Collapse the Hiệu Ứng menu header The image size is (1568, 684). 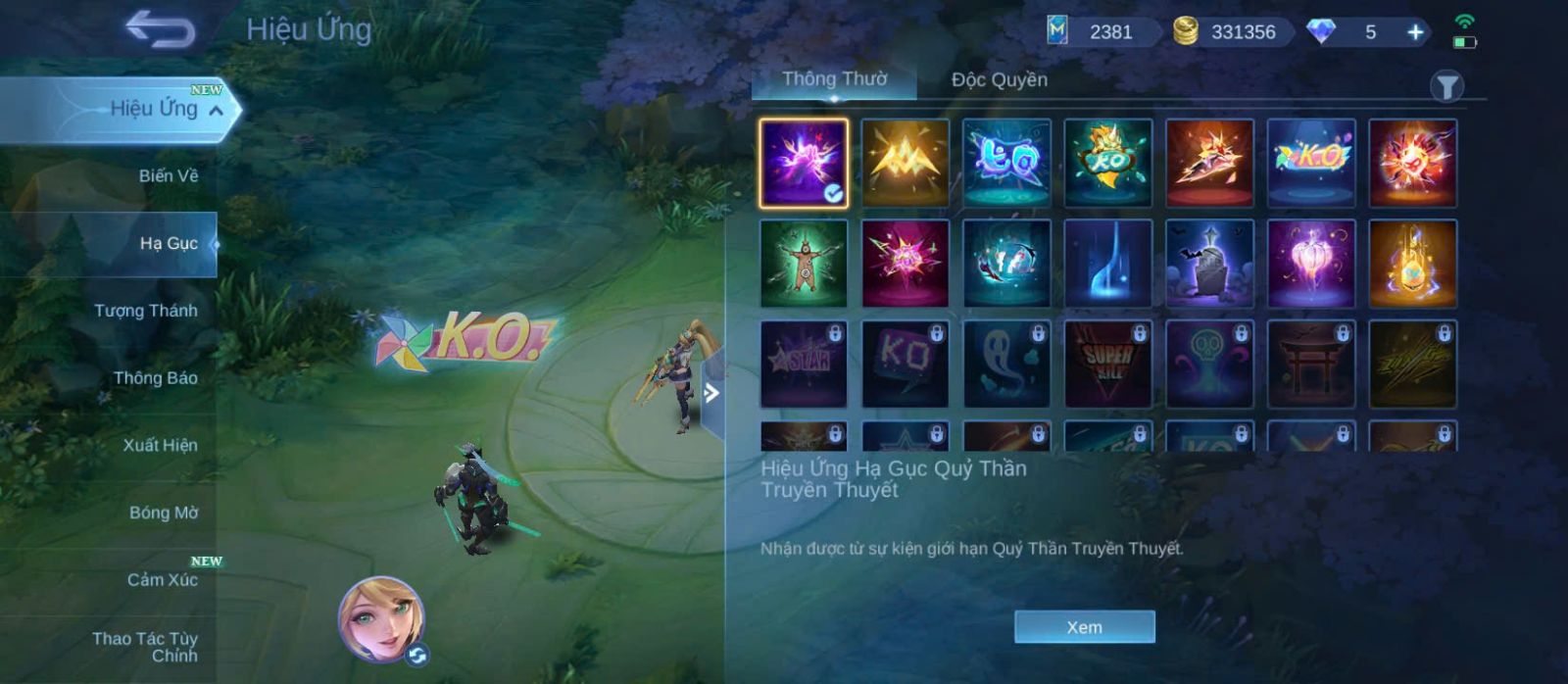pos(216,111)
